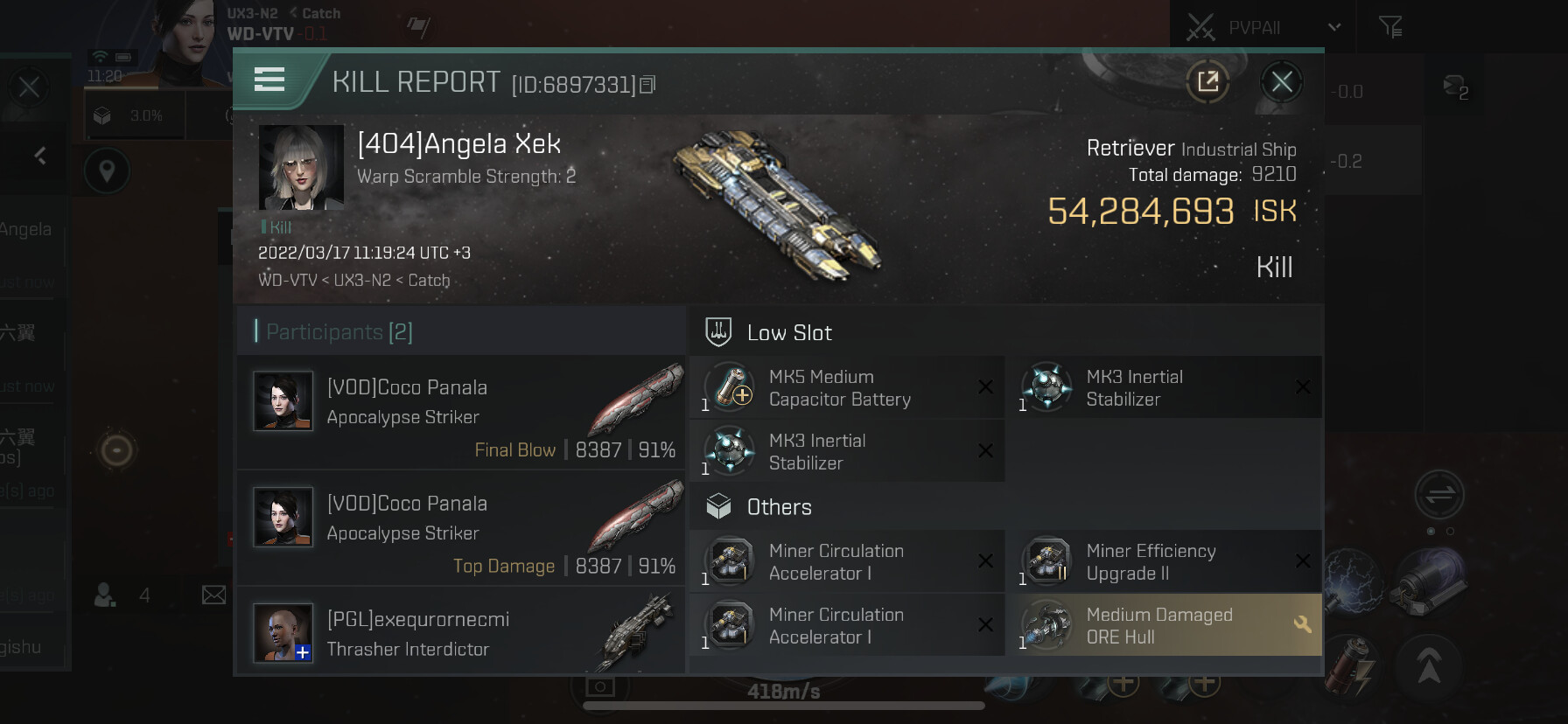Close the Kill Report window
Screen dimensions: 1568x724
point(1282,82)
